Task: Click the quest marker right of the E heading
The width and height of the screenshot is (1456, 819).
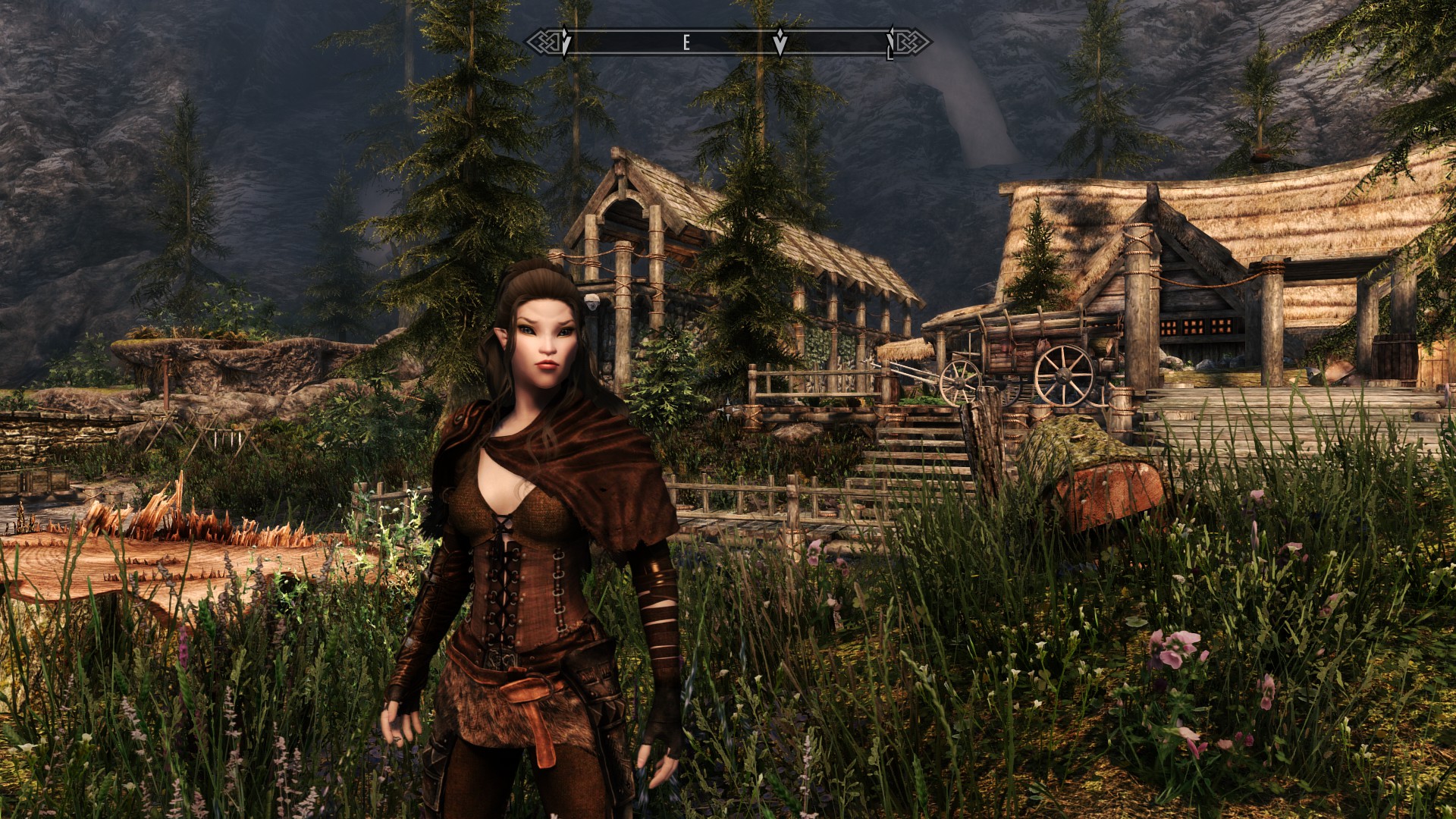Action: point(780,43)
